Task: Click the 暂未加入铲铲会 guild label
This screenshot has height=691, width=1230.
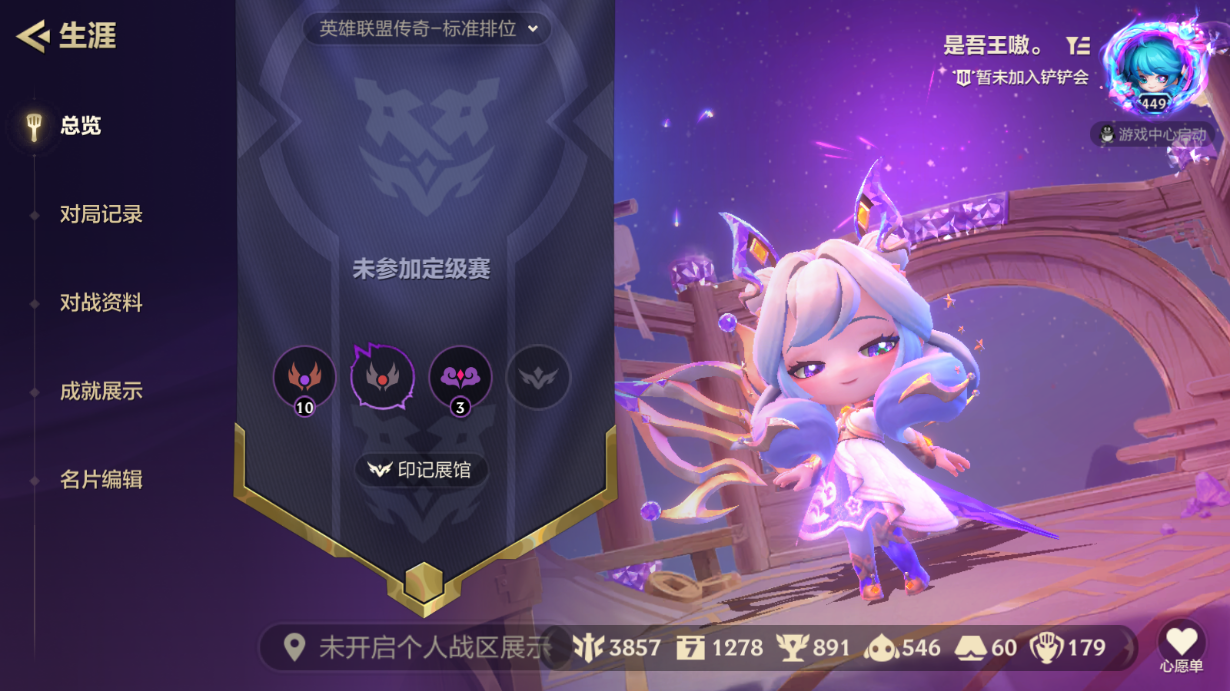Action: click(1021, 76)
